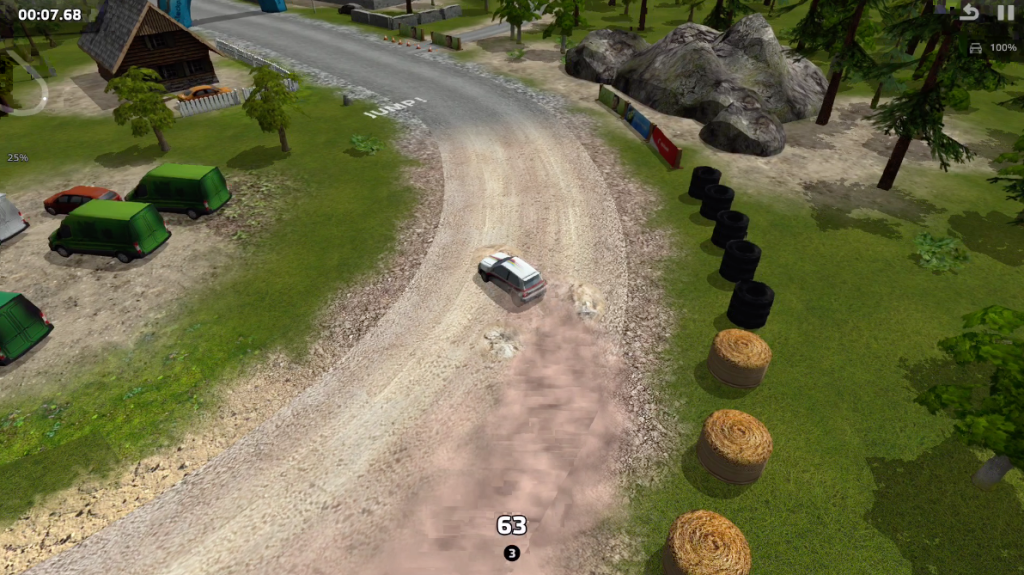Pause the rally race
The image size is (1024, 575).
coord(1004,13)
